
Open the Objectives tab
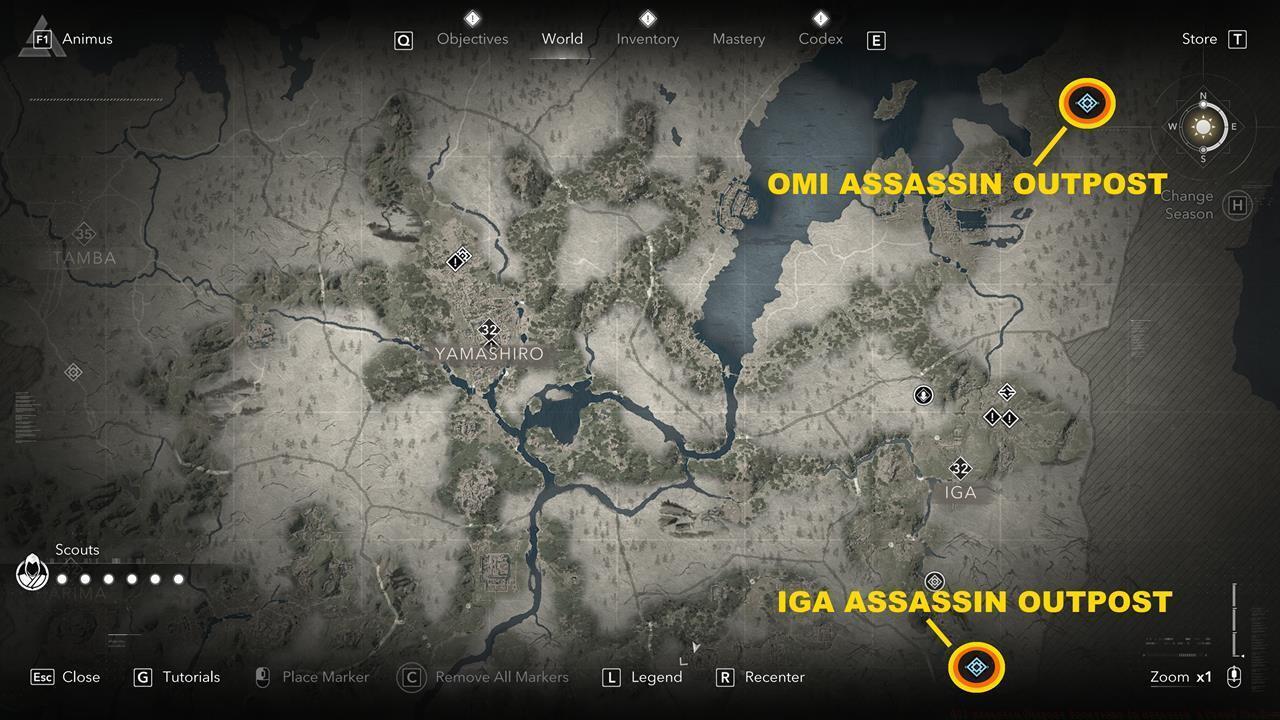point(472,39)
